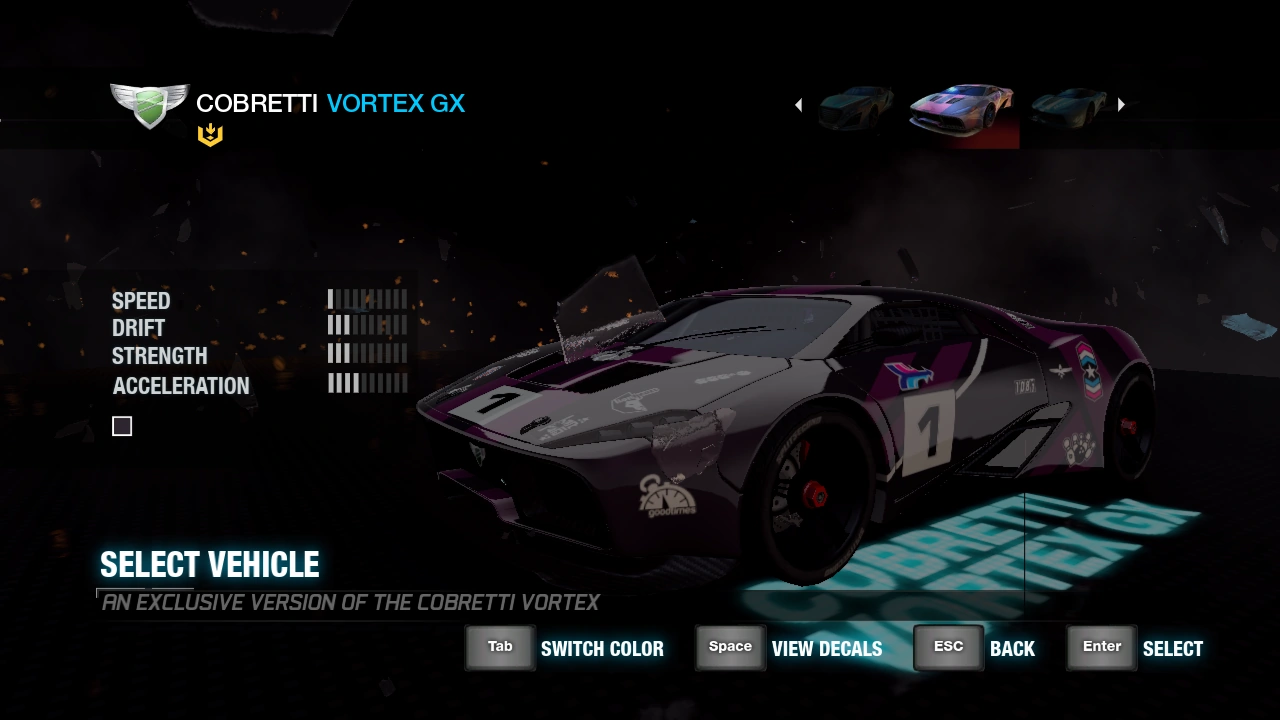The image size is (1280, 720).
Task: Click the yellow rank chevron icon below the badge
Action: [210, 133]
